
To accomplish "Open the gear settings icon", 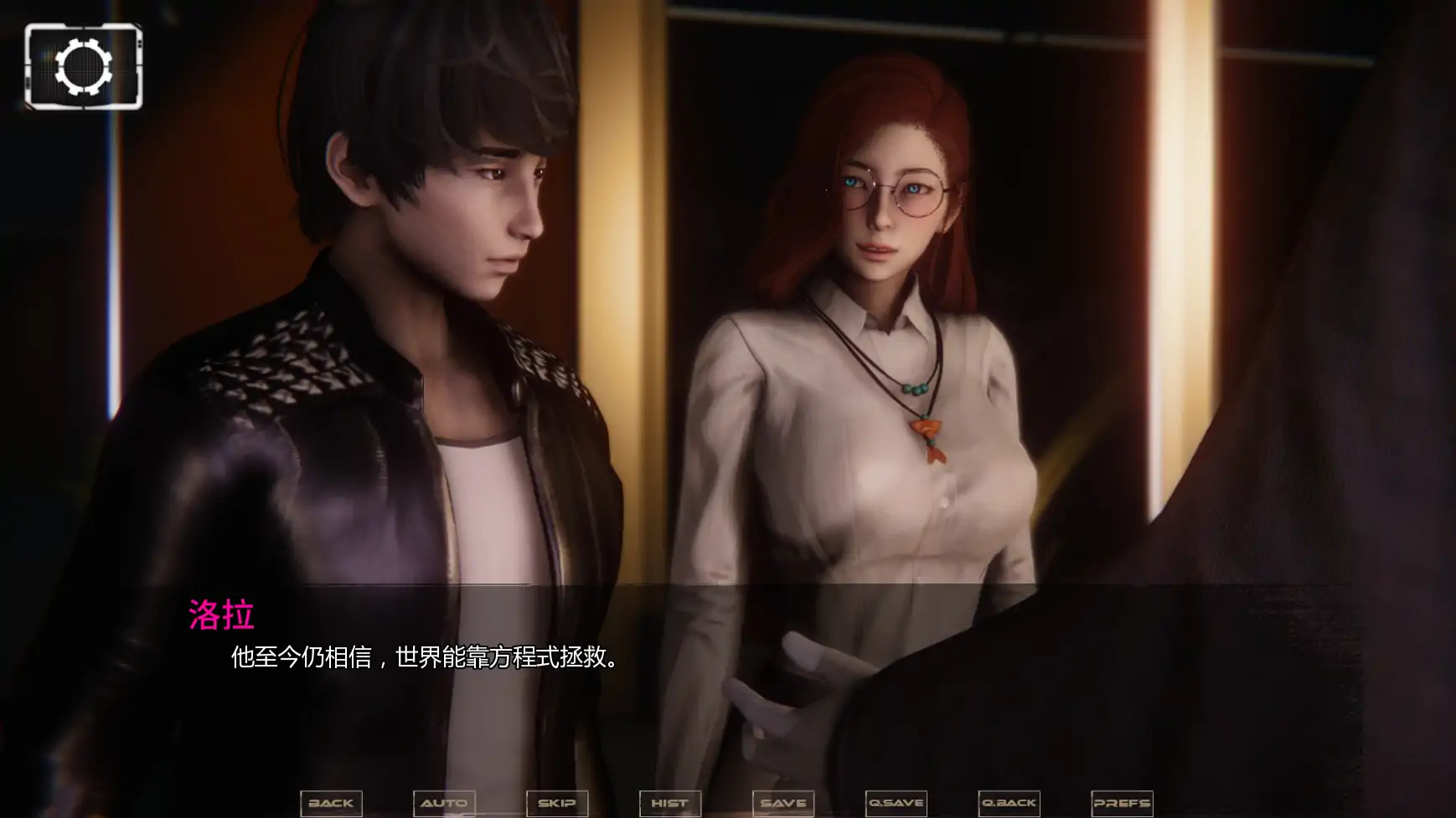I will click(x=83, y=68).
